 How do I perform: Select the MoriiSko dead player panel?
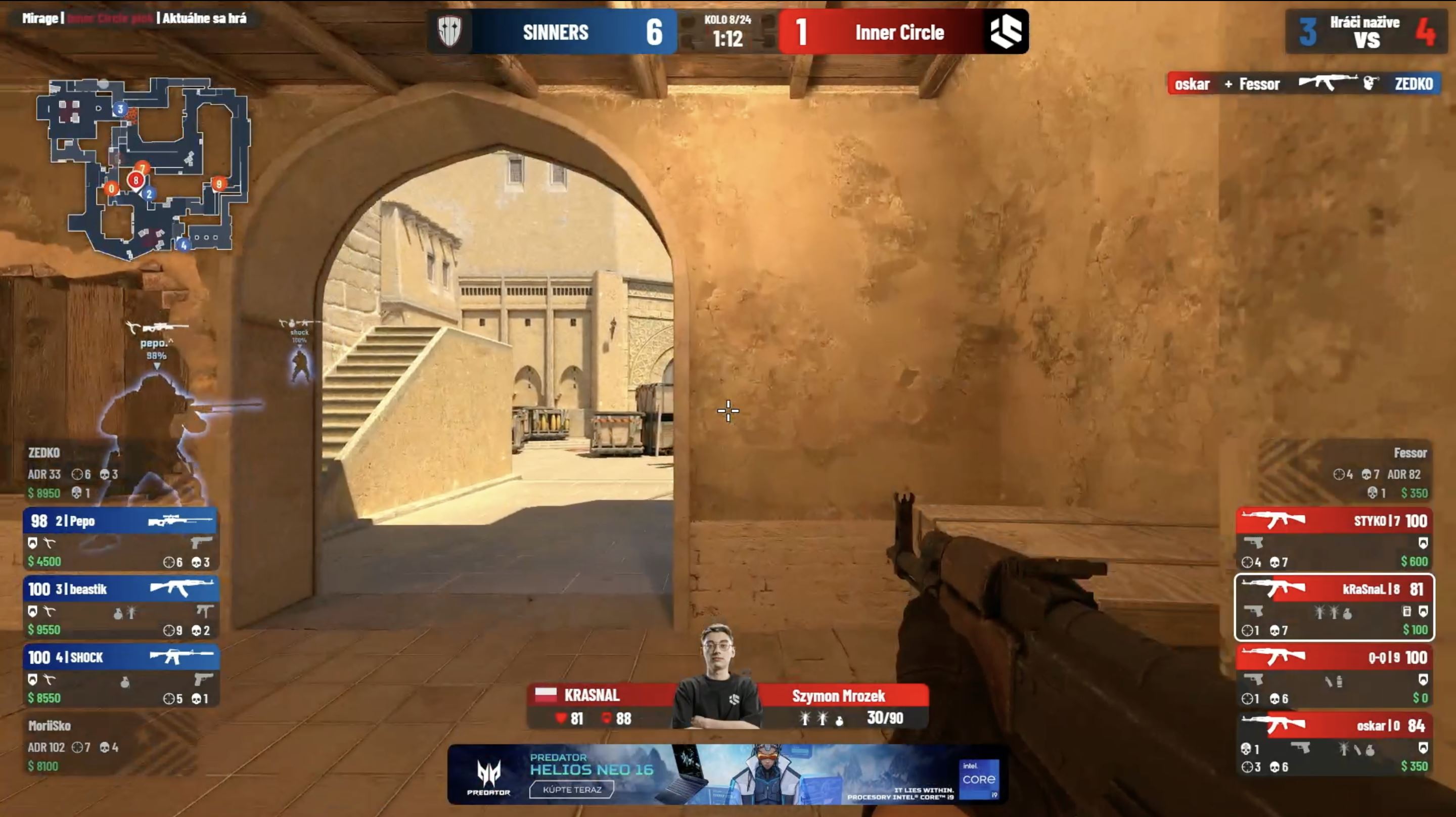point(73,745)
